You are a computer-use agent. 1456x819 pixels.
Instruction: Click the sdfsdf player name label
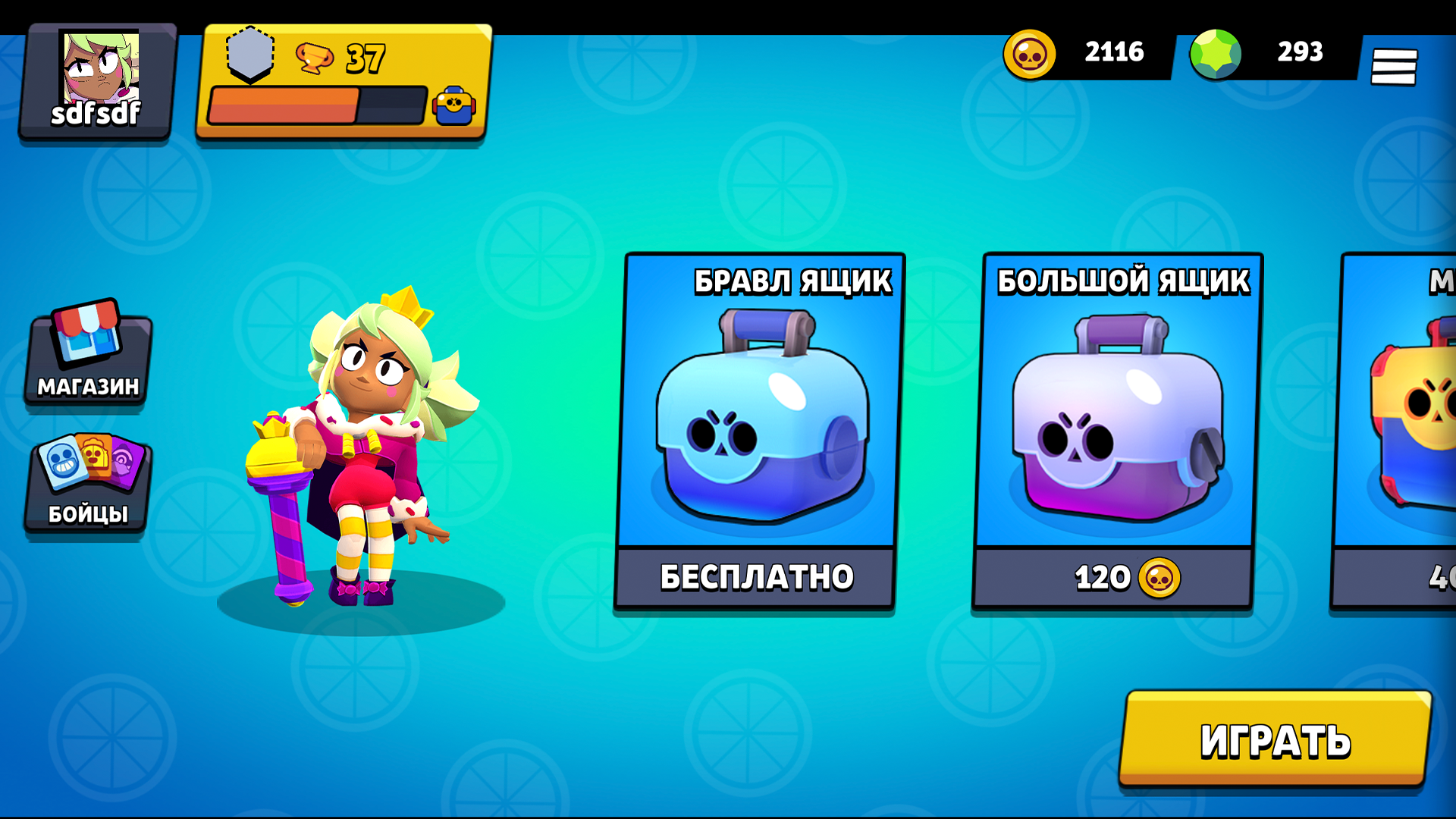[97, 115]
